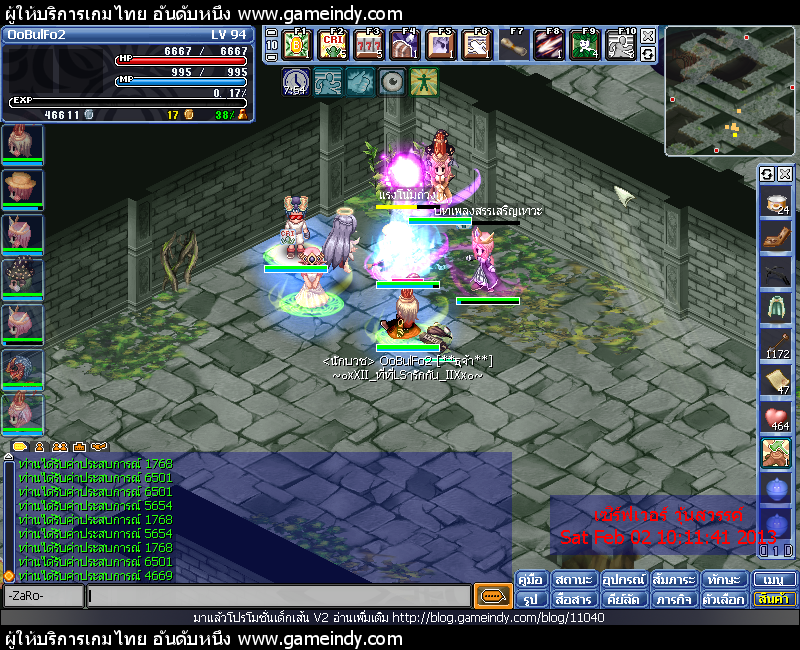Click the รูป (picture) button

(531, 599)
